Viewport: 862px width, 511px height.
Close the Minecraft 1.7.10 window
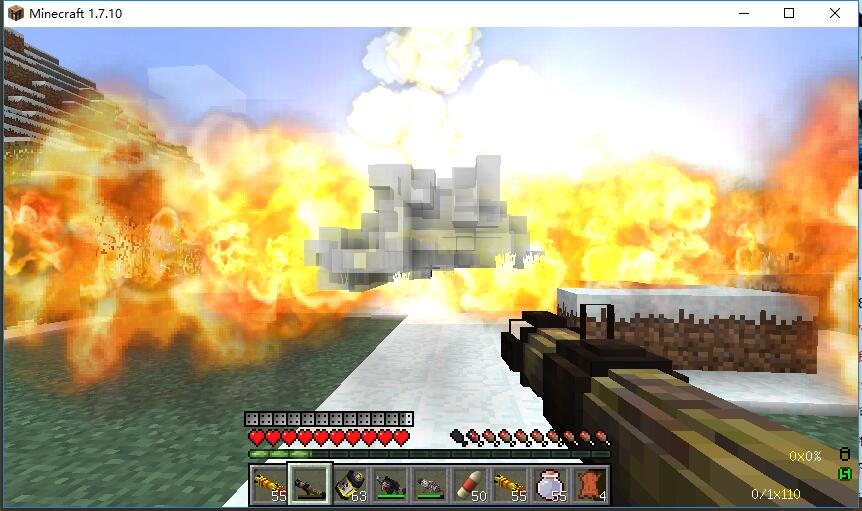pyautogui.click(x=835, y=14)
